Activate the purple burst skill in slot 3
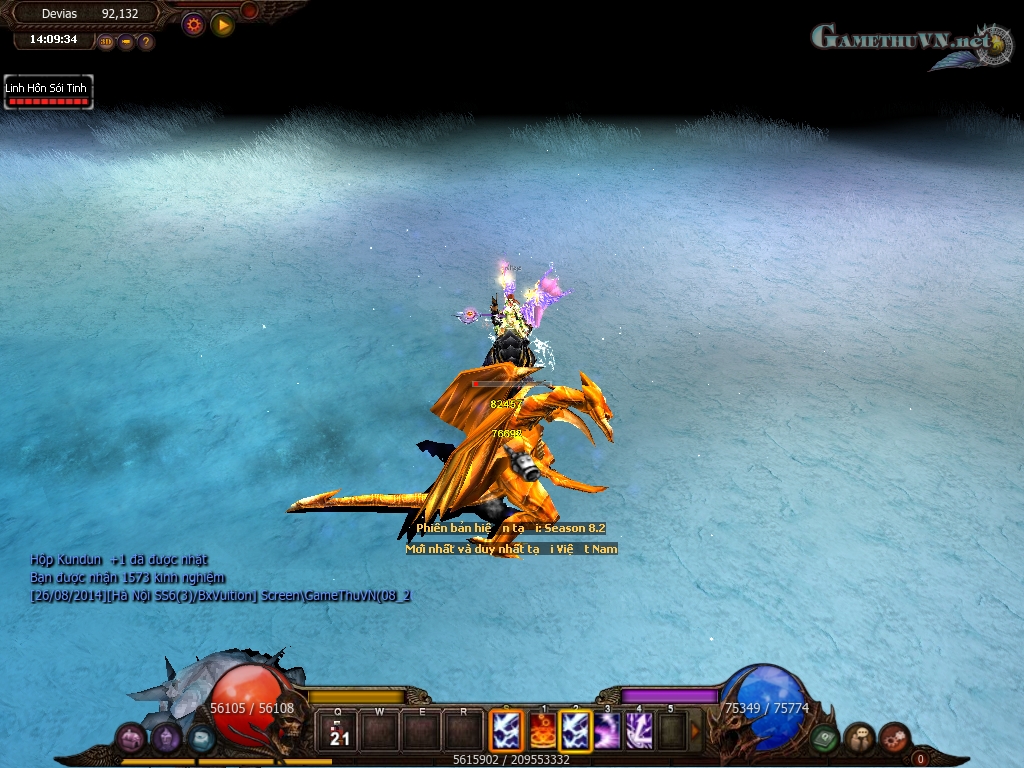The image size is (1024, 768). (x=607, y=731)
